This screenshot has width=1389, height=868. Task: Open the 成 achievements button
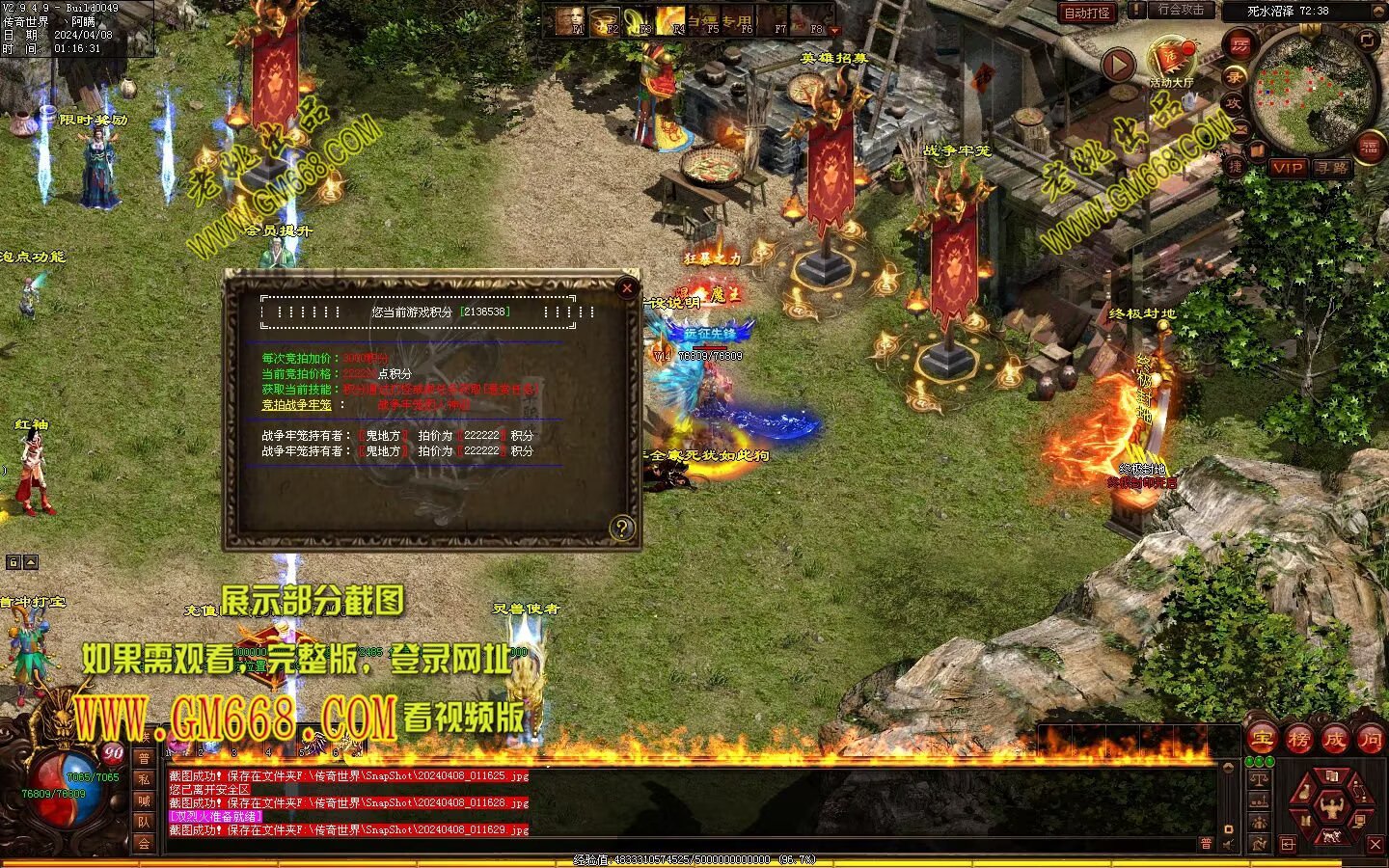pos(1334,740)
